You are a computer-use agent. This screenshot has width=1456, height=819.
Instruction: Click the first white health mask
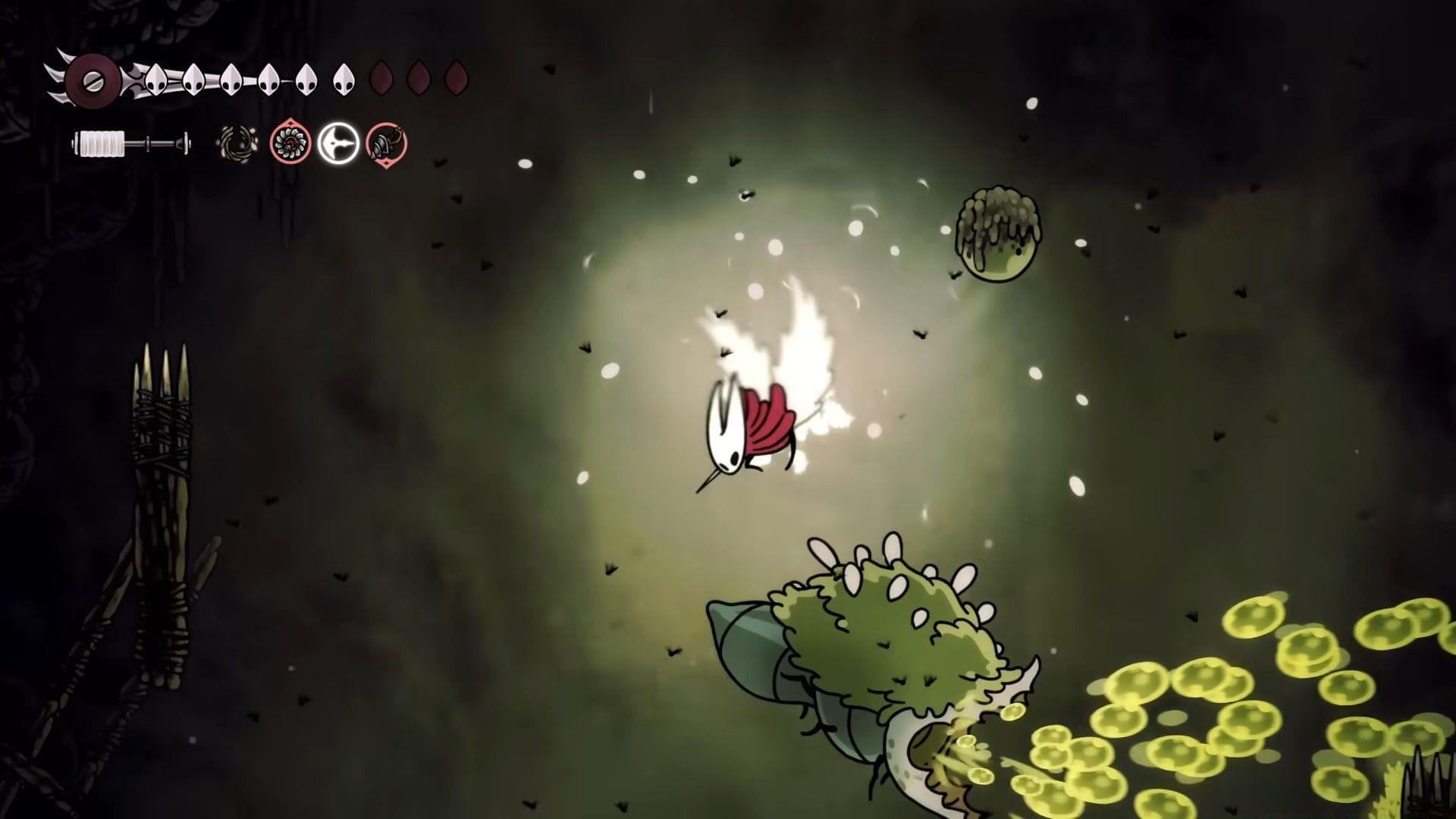click(155, 80)
